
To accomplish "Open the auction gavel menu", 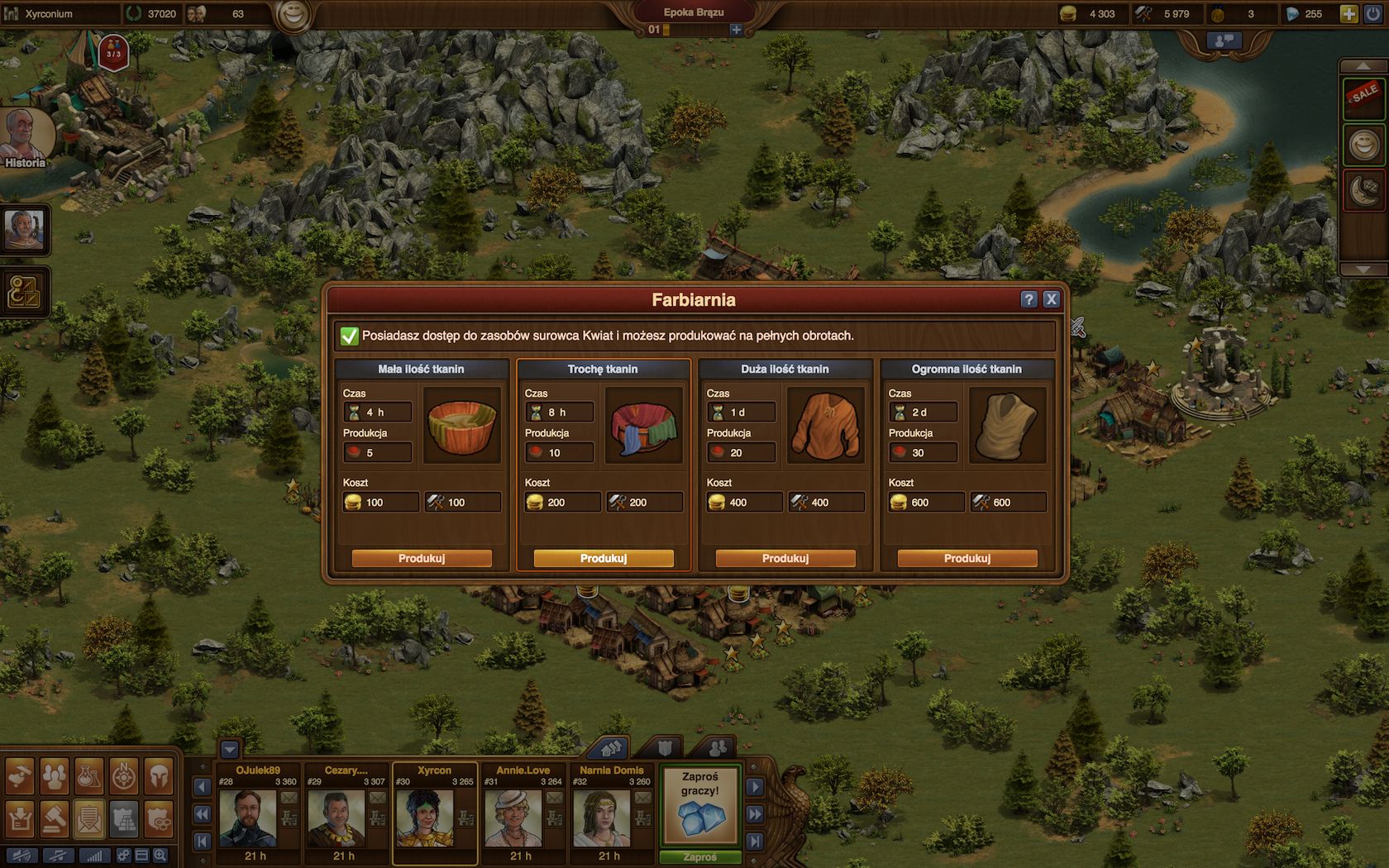I will tap(55, 818).
